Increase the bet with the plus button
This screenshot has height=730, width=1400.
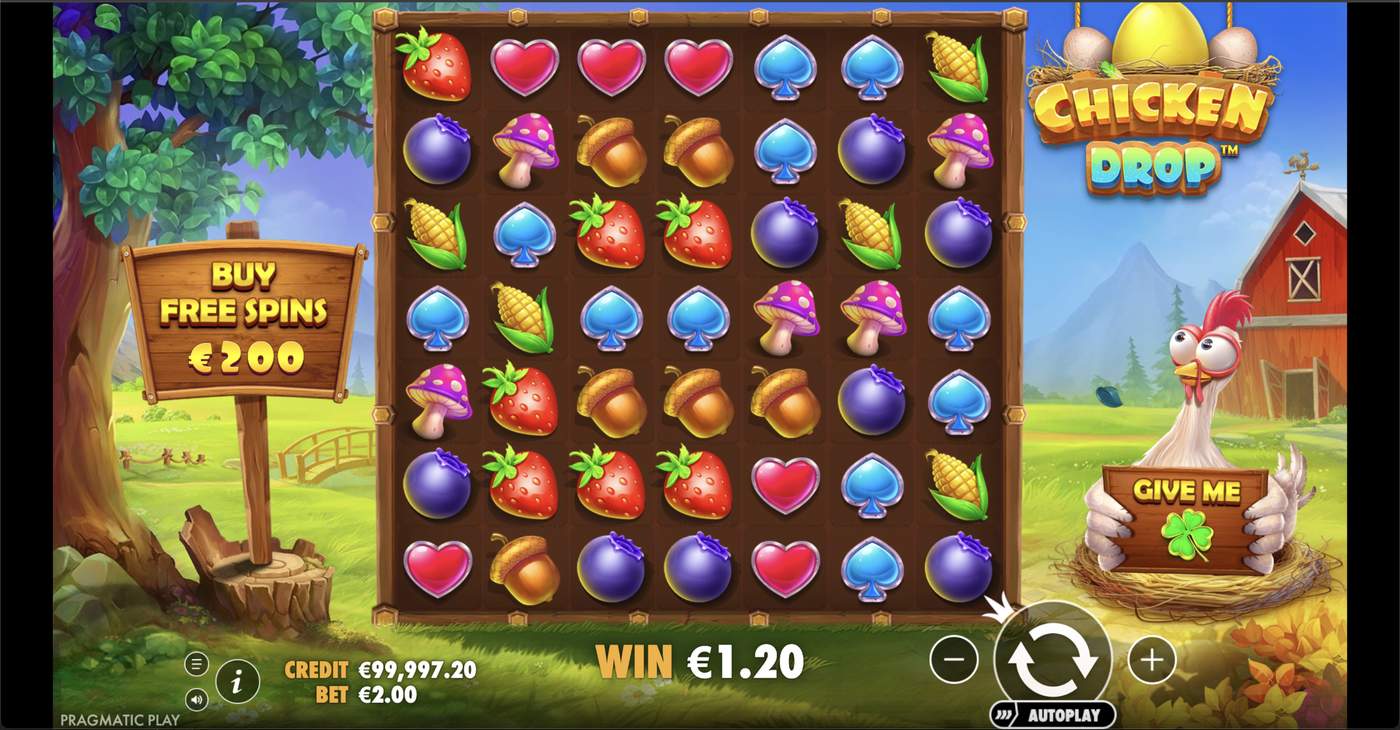pyautogui.click(x=1151, y=660)
